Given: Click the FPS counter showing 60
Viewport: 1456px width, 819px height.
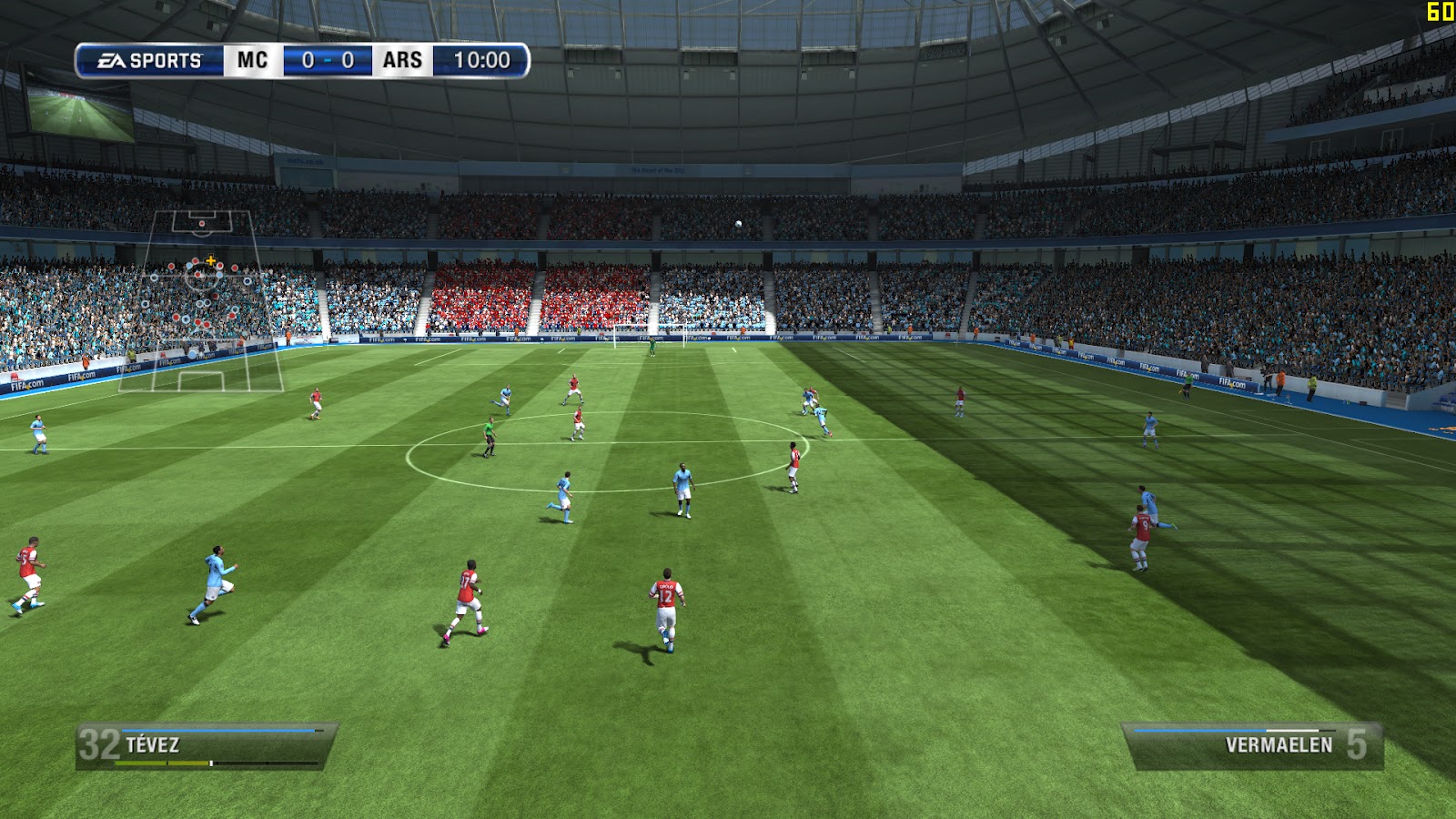Looking at the screenshot, I should click(1439, 11).
